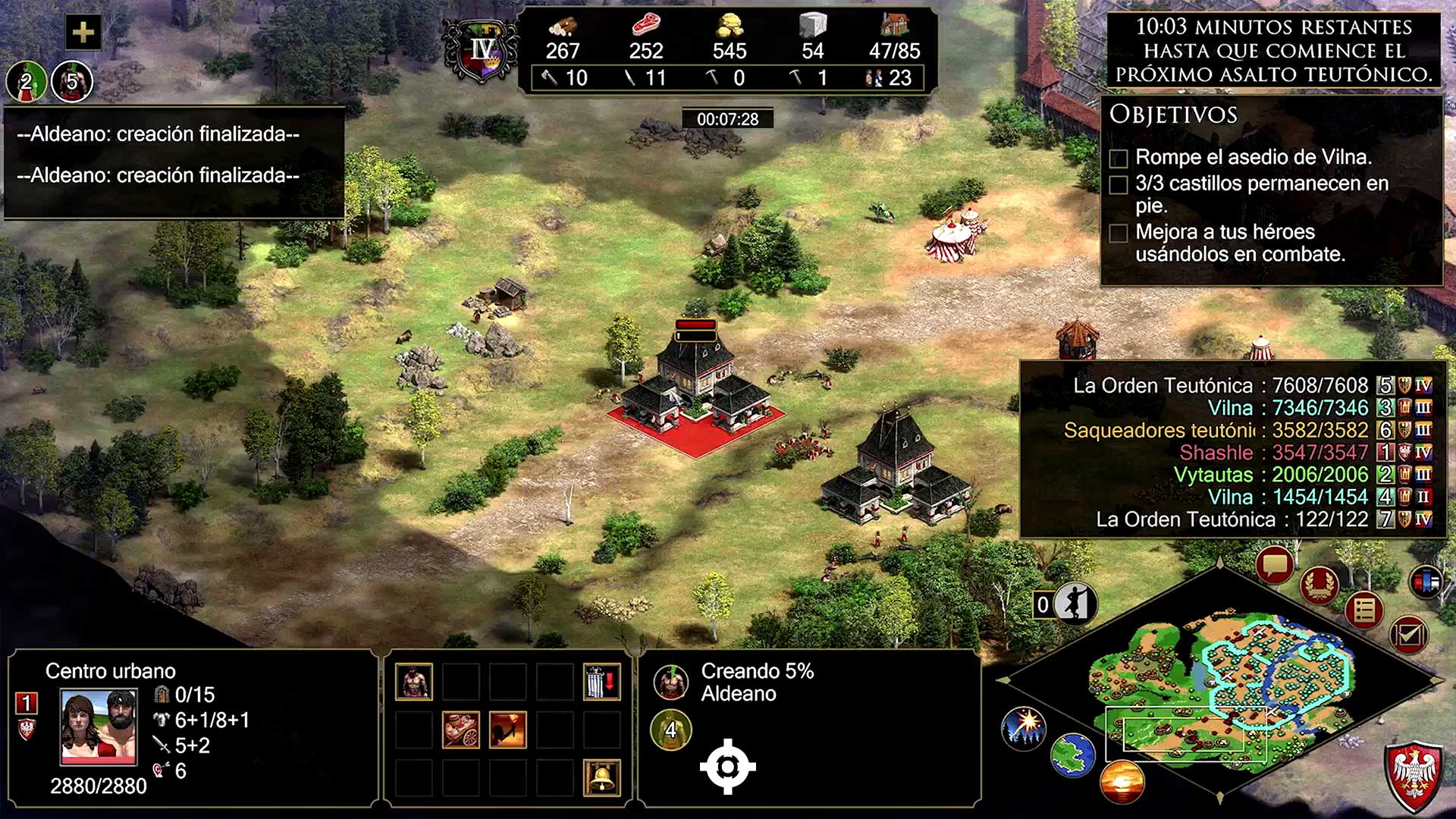Set the rally point with crosshair icon
This screenshot has height=819, width=1456.
[727, 767]
